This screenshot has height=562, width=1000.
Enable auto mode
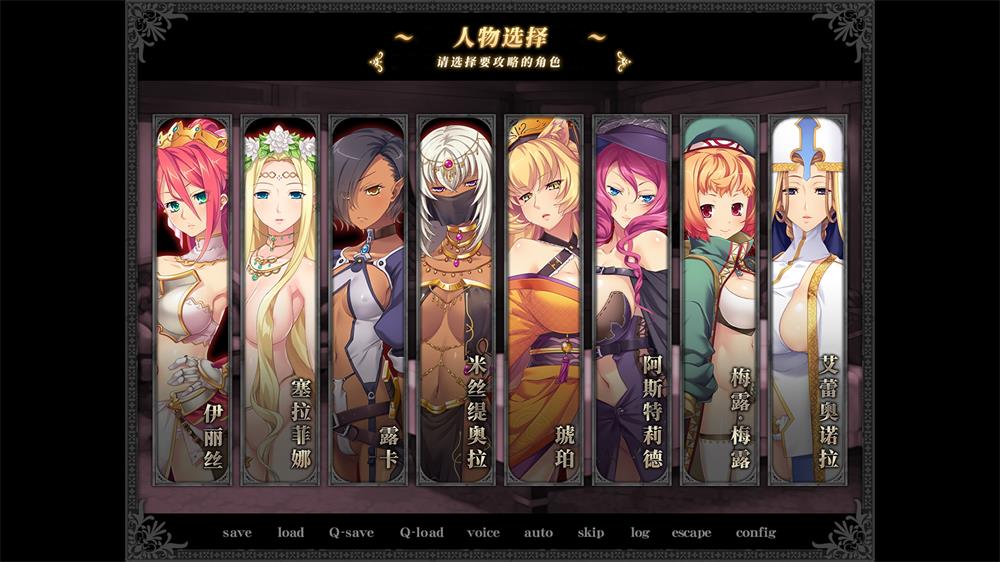point(538,533)
